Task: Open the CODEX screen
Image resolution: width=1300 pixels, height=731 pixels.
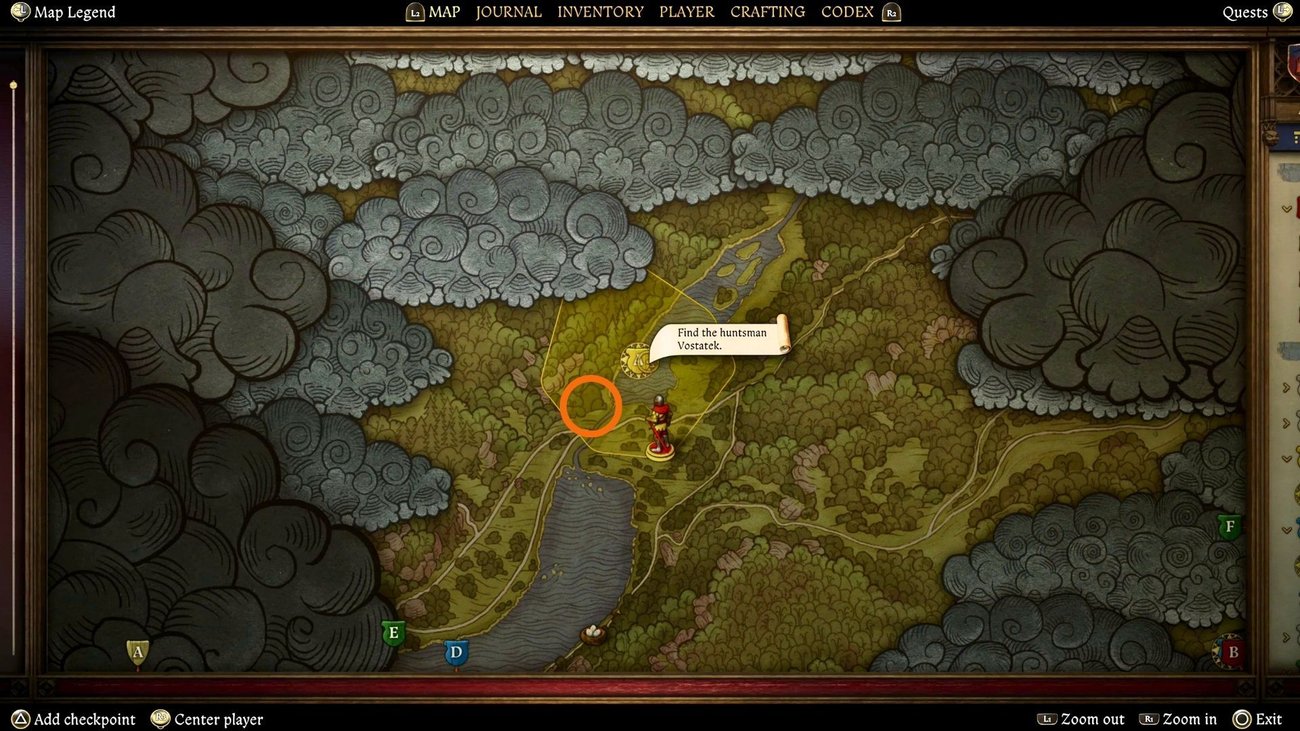Action: (x=846, y=11)
